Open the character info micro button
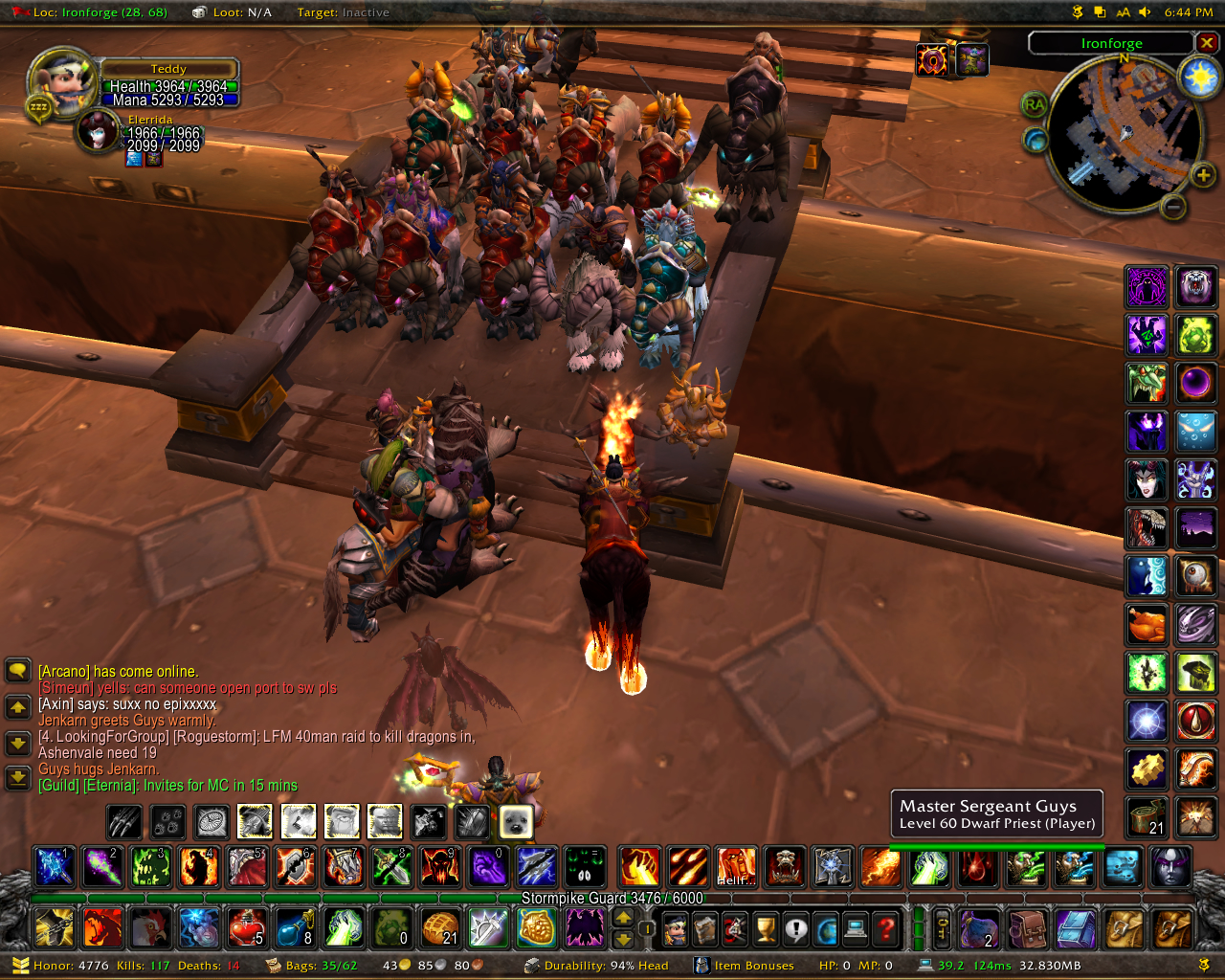Screen dimensions: 1225x980 click(x=676, y=927)
